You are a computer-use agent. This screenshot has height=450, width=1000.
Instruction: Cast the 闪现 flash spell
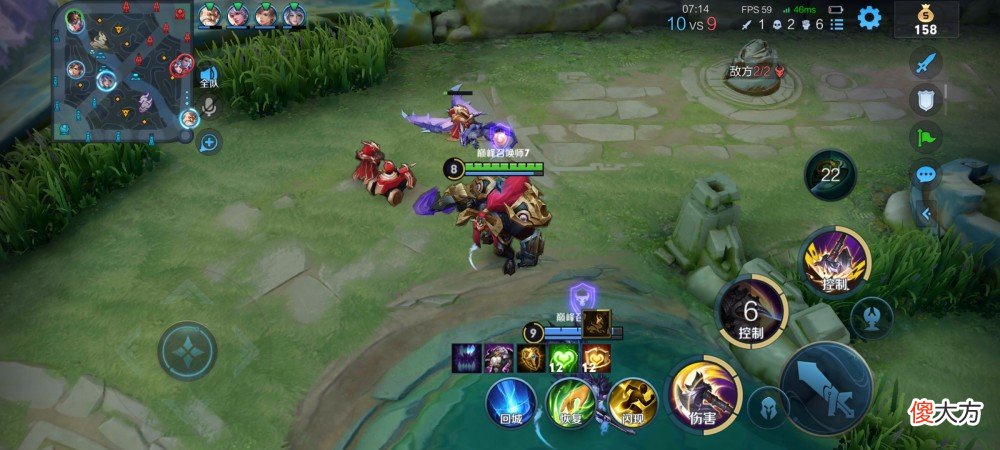[632, 401]
